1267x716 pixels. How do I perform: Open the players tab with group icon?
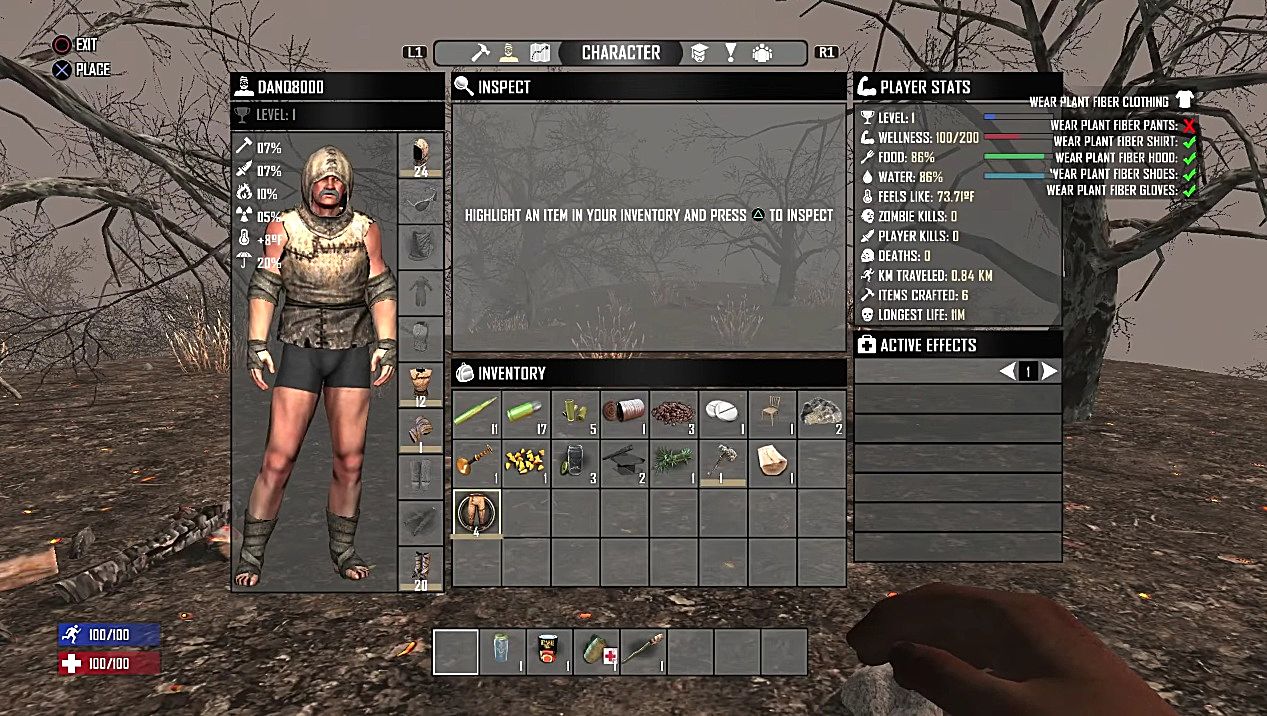(762, 53)
